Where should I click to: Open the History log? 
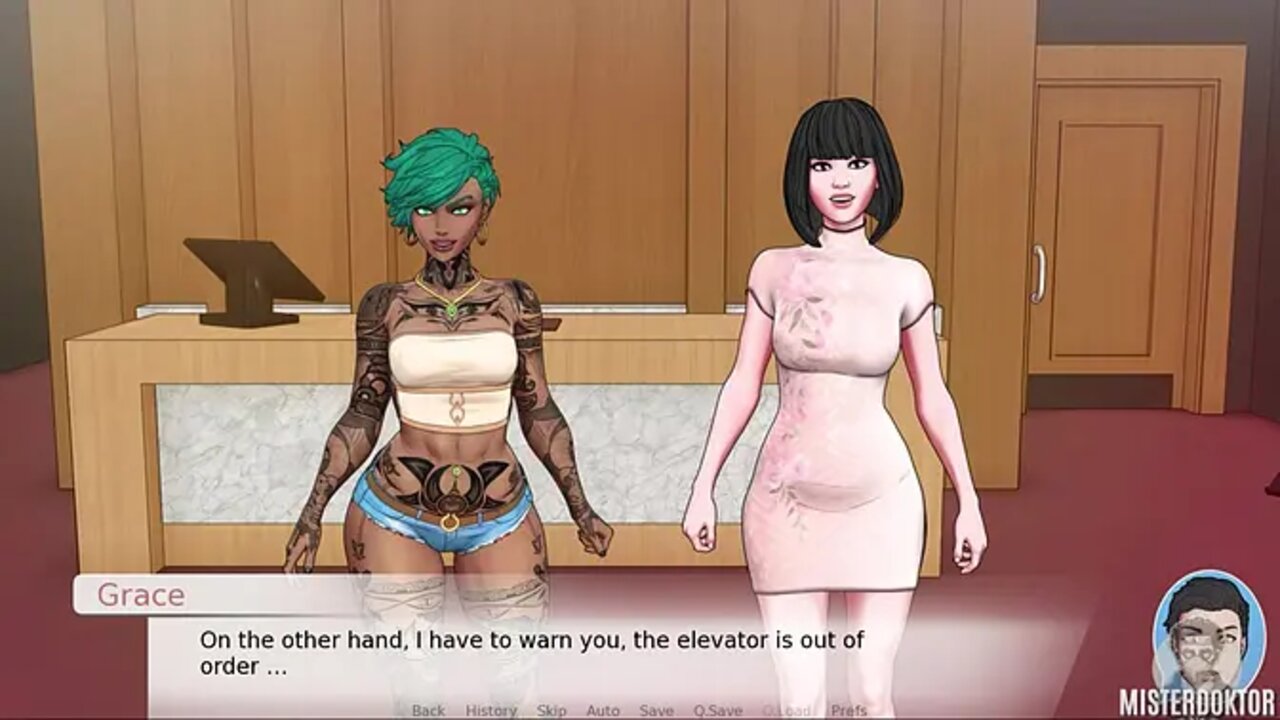pos(490,710)
